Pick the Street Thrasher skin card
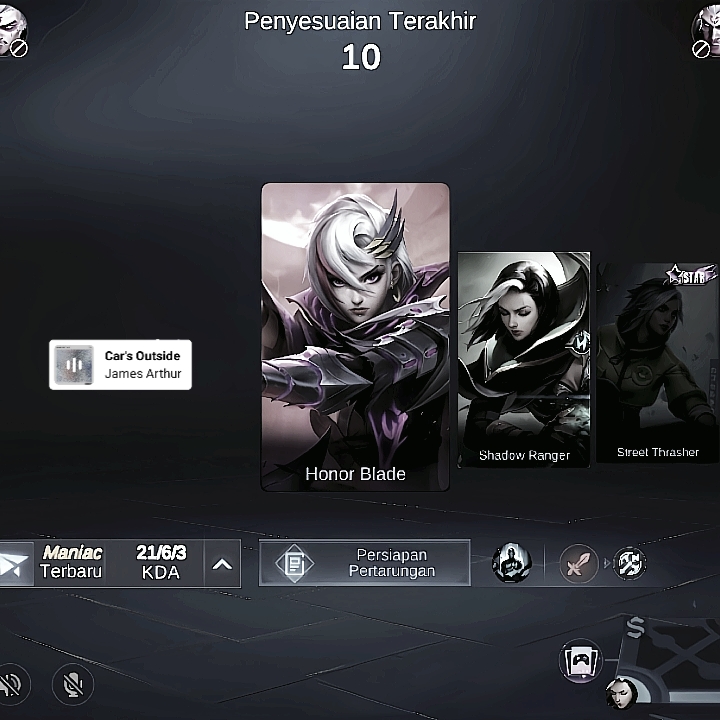 (x=657, y=362)
